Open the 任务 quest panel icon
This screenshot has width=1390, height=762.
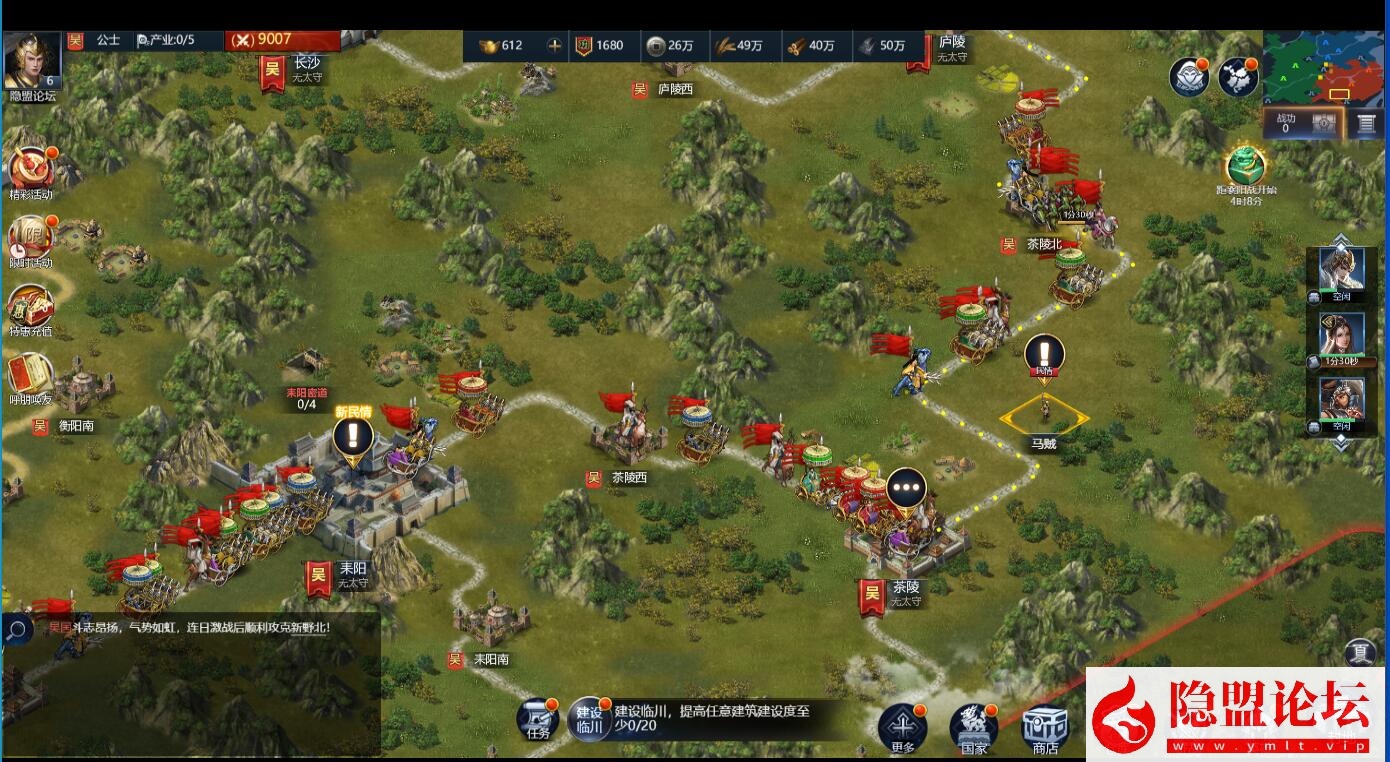point(540,718)
